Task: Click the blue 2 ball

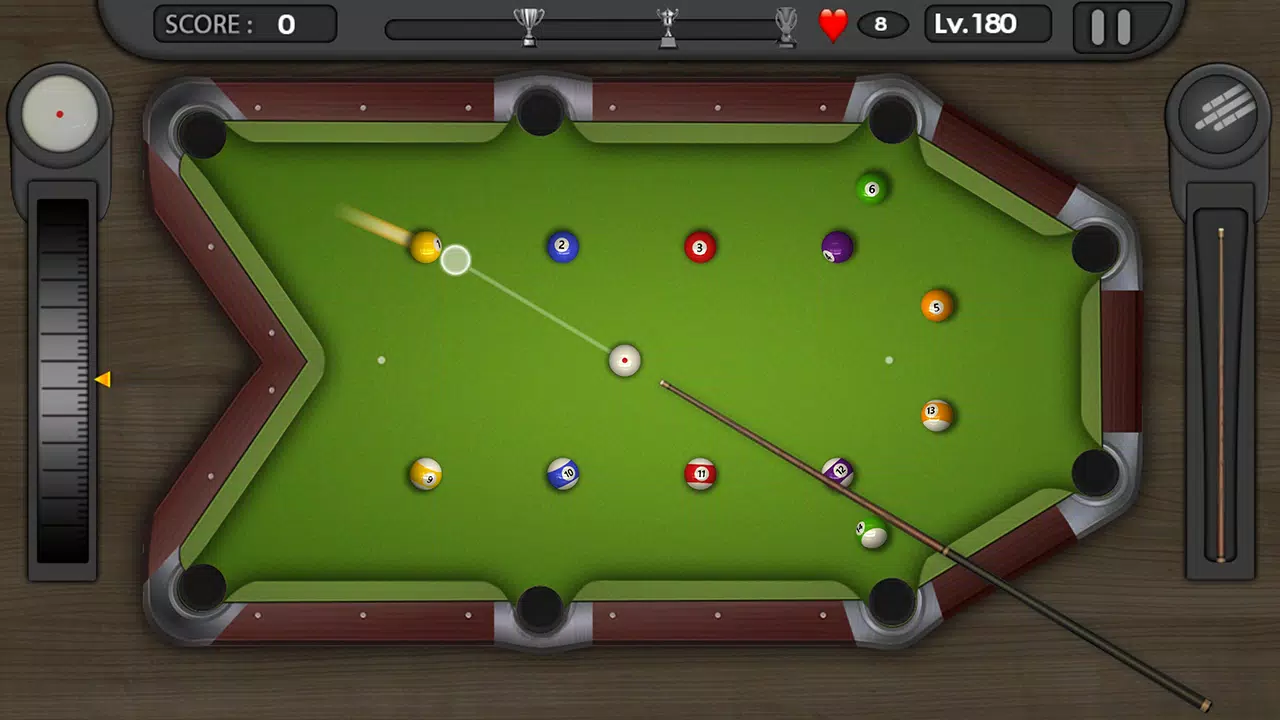Action: point(563,246)
